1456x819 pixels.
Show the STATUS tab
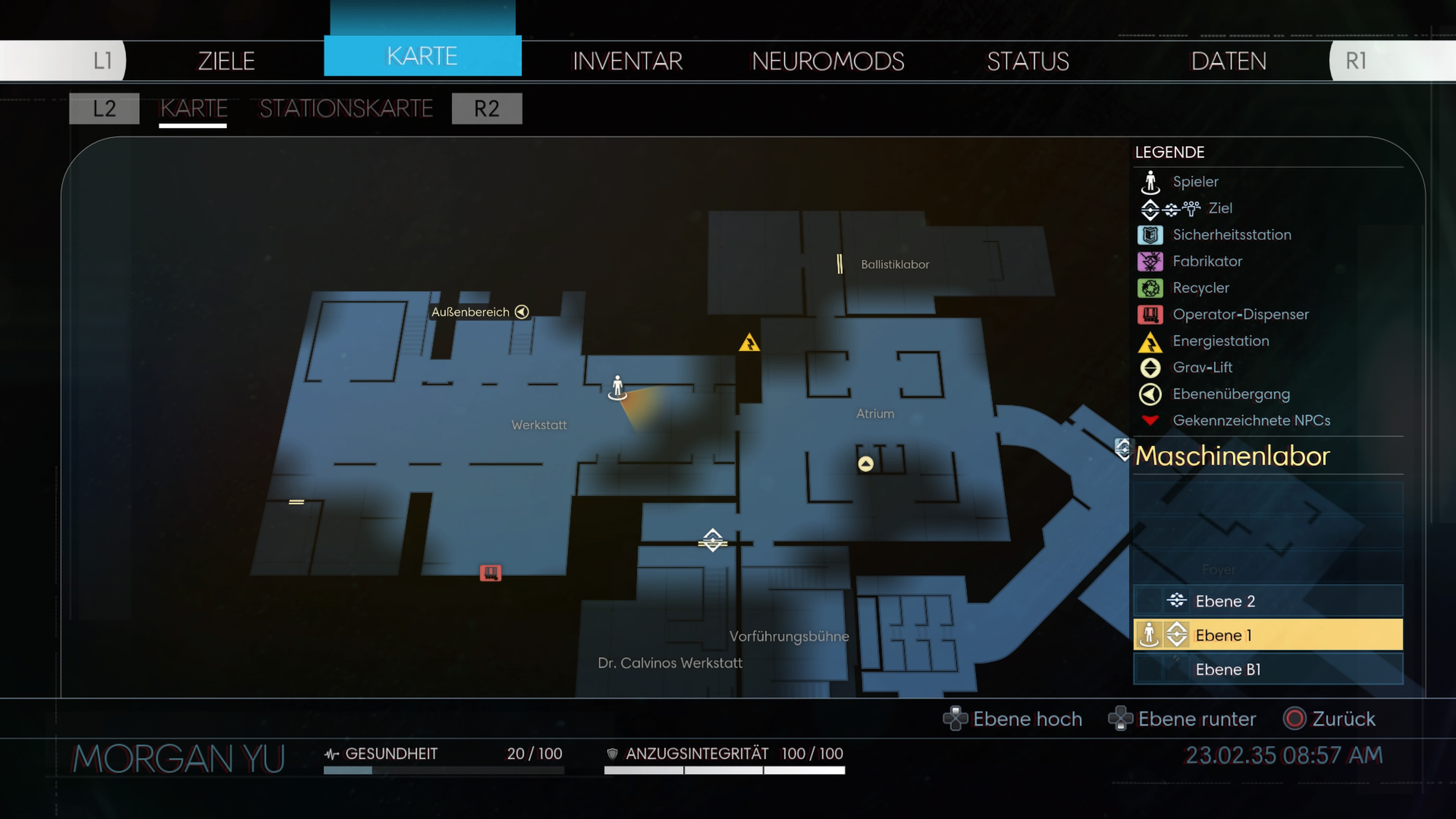pyautogui.click(x=1028, y=61)
